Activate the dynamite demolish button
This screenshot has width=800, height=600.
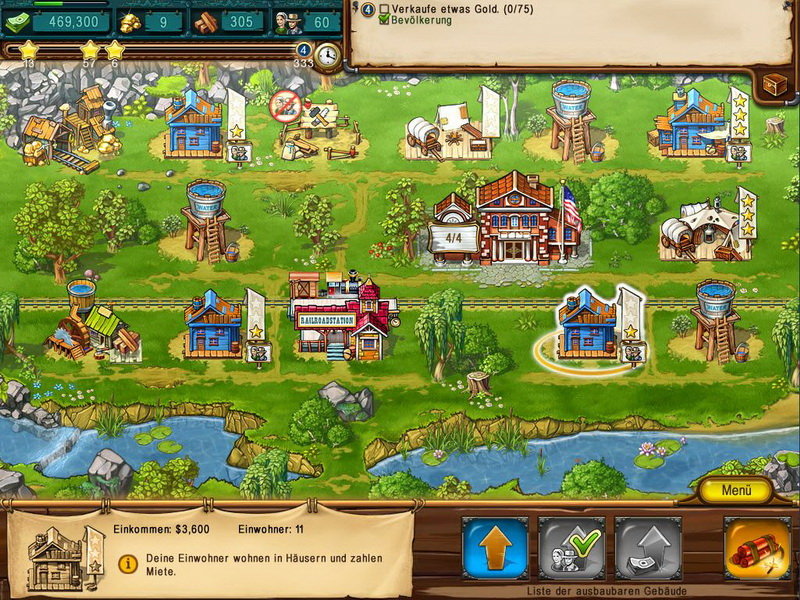[757, 548]
